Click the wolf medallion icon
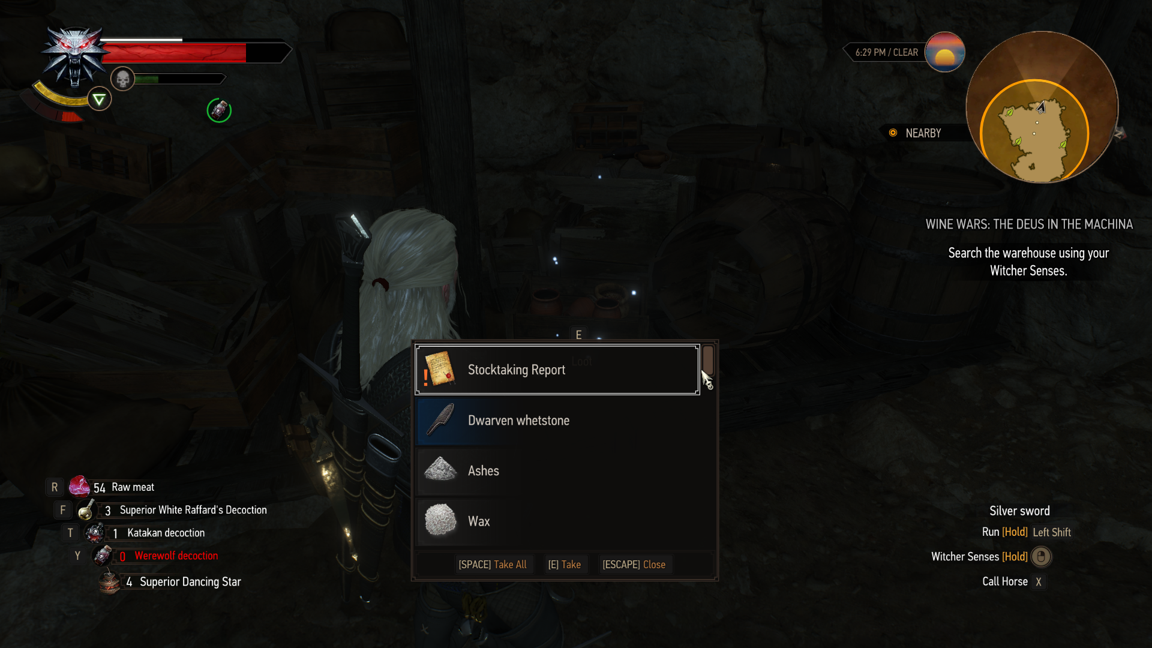The width and height of the screenshot is (1152, 648). (x=73, y=55)
